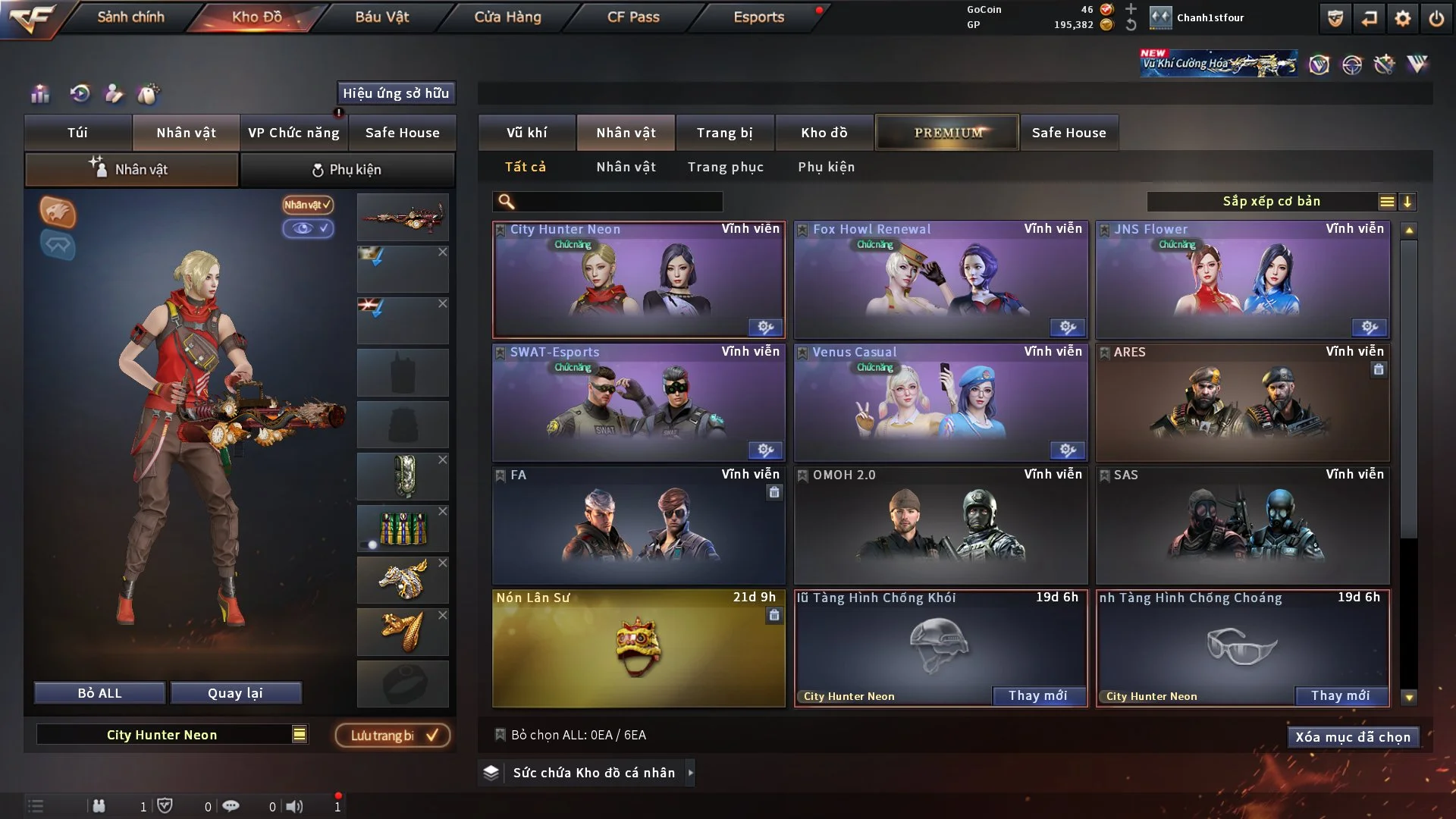
Task: Go to the Esports tab
Action: coord(758,17)
